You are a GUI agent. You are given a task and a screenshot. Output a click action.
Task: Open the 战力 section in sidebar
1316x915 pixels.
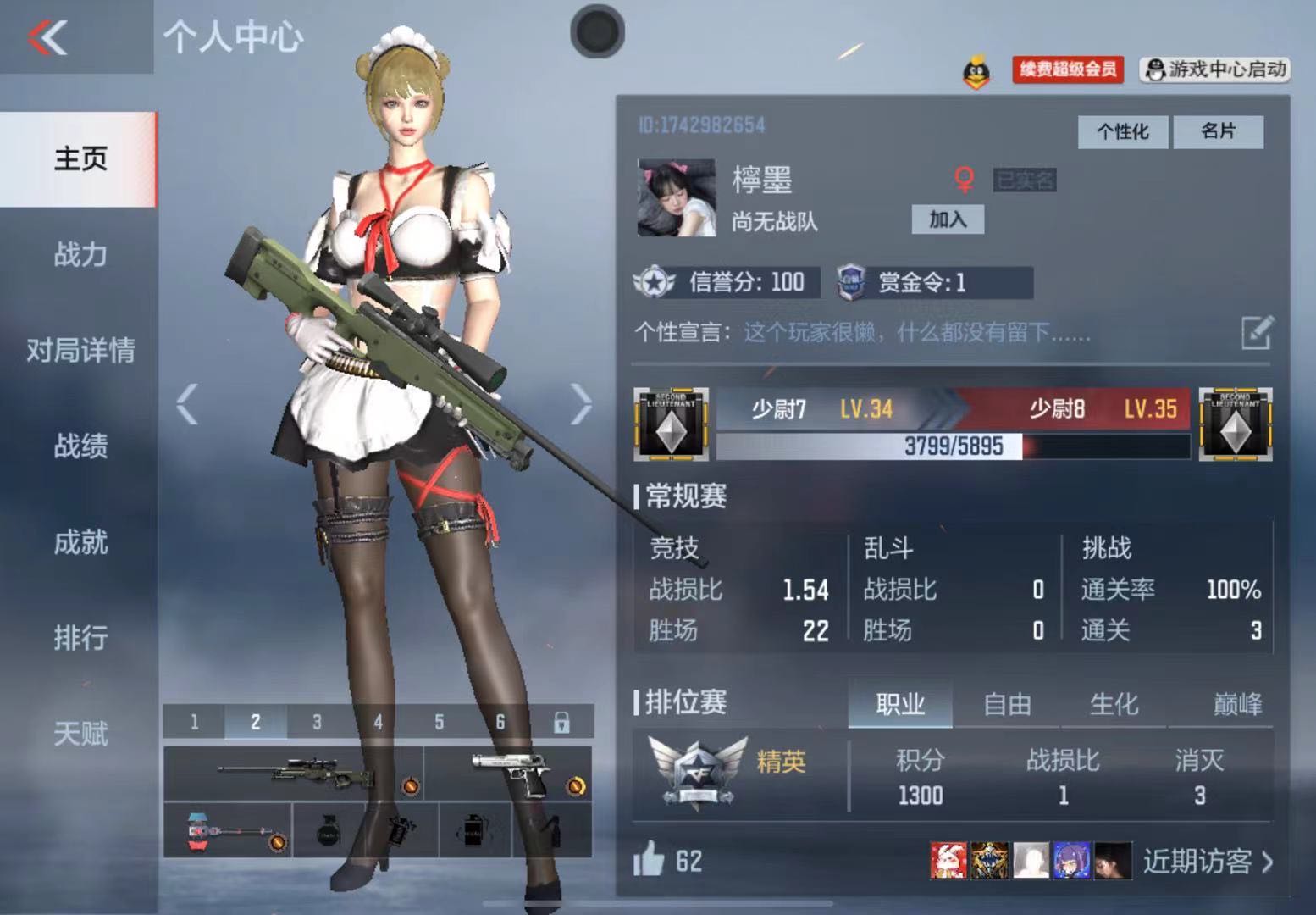(x=80, y=254)
